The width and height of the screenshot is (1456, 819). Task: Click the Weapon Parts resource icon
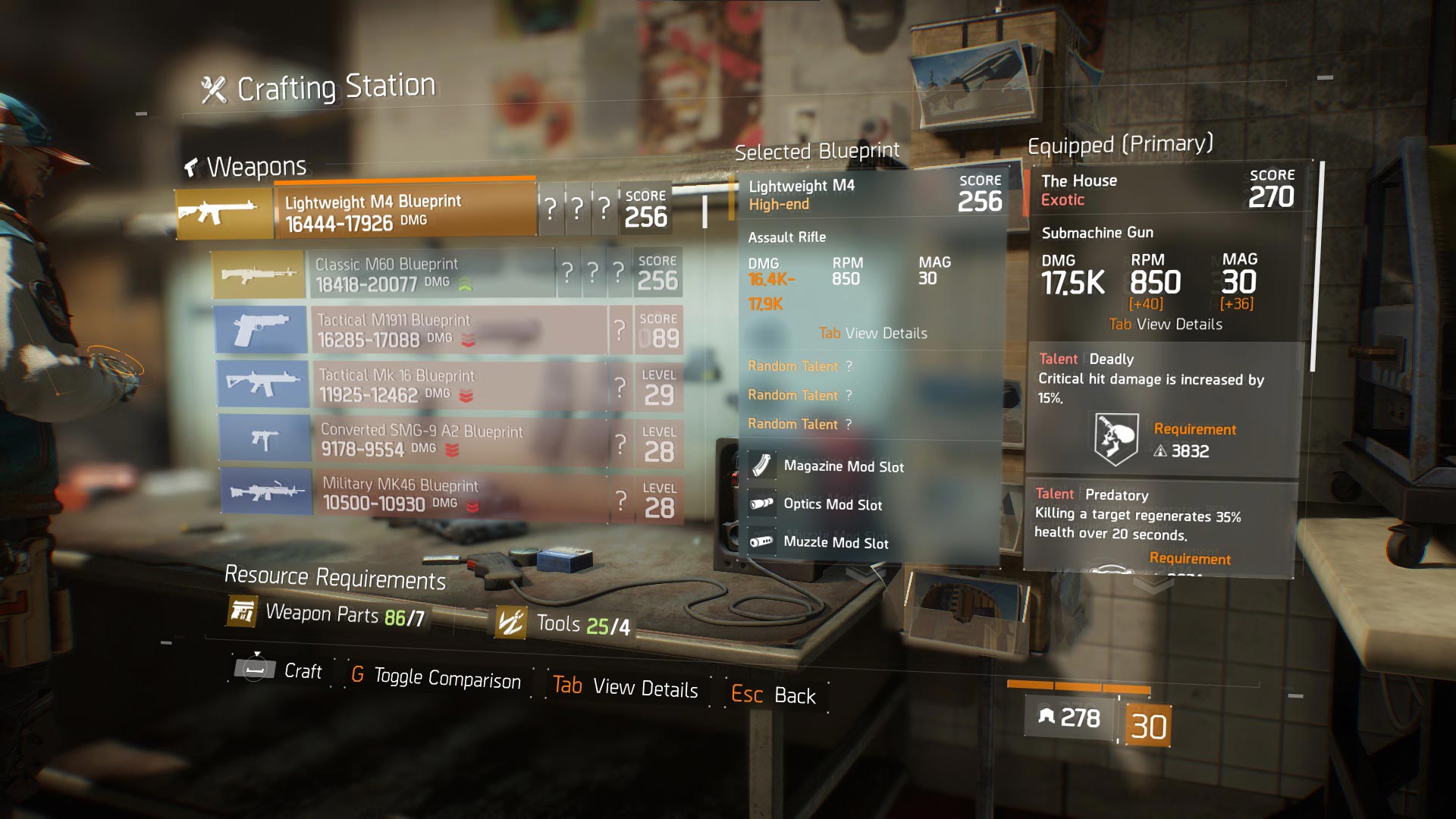tap(243, 611)
